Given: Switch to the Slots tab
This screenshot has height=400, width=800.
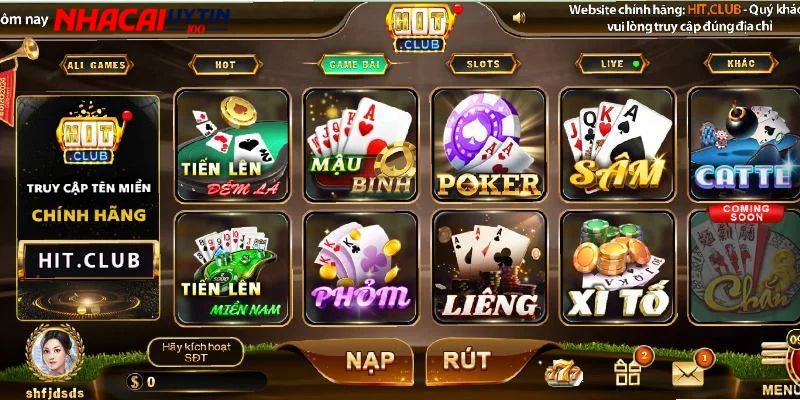Looking at the screenshot, I should tap(484, 65).
